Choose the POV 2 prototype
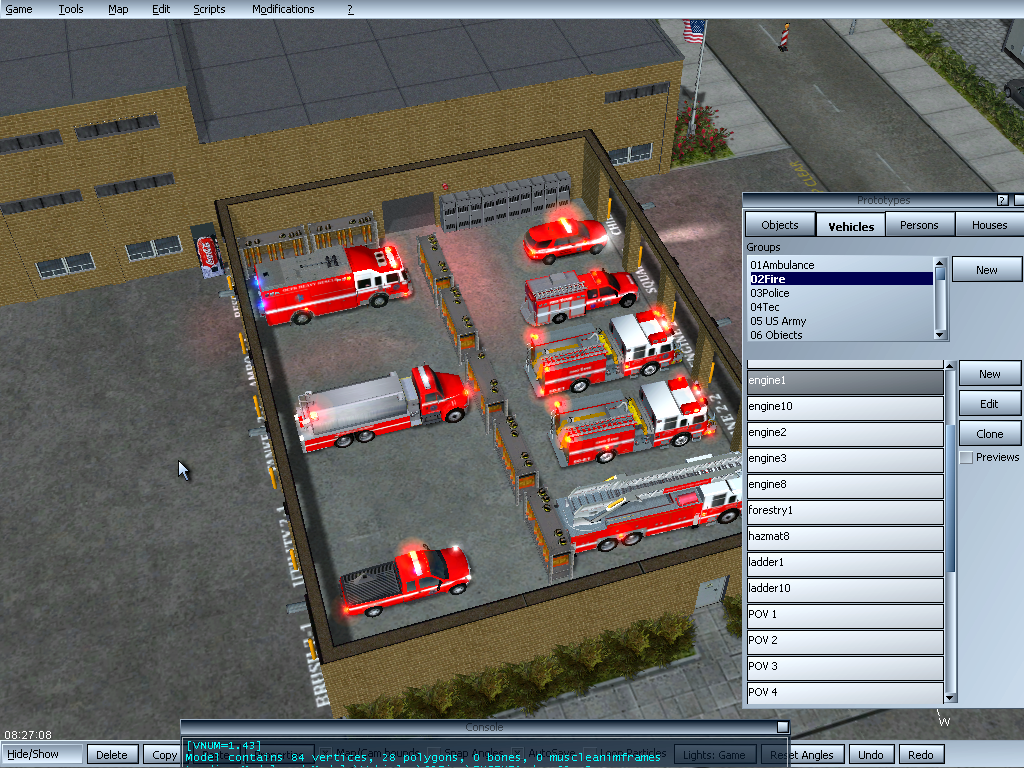Viewport: 1024px width, 768px height. tap(845, 641)
